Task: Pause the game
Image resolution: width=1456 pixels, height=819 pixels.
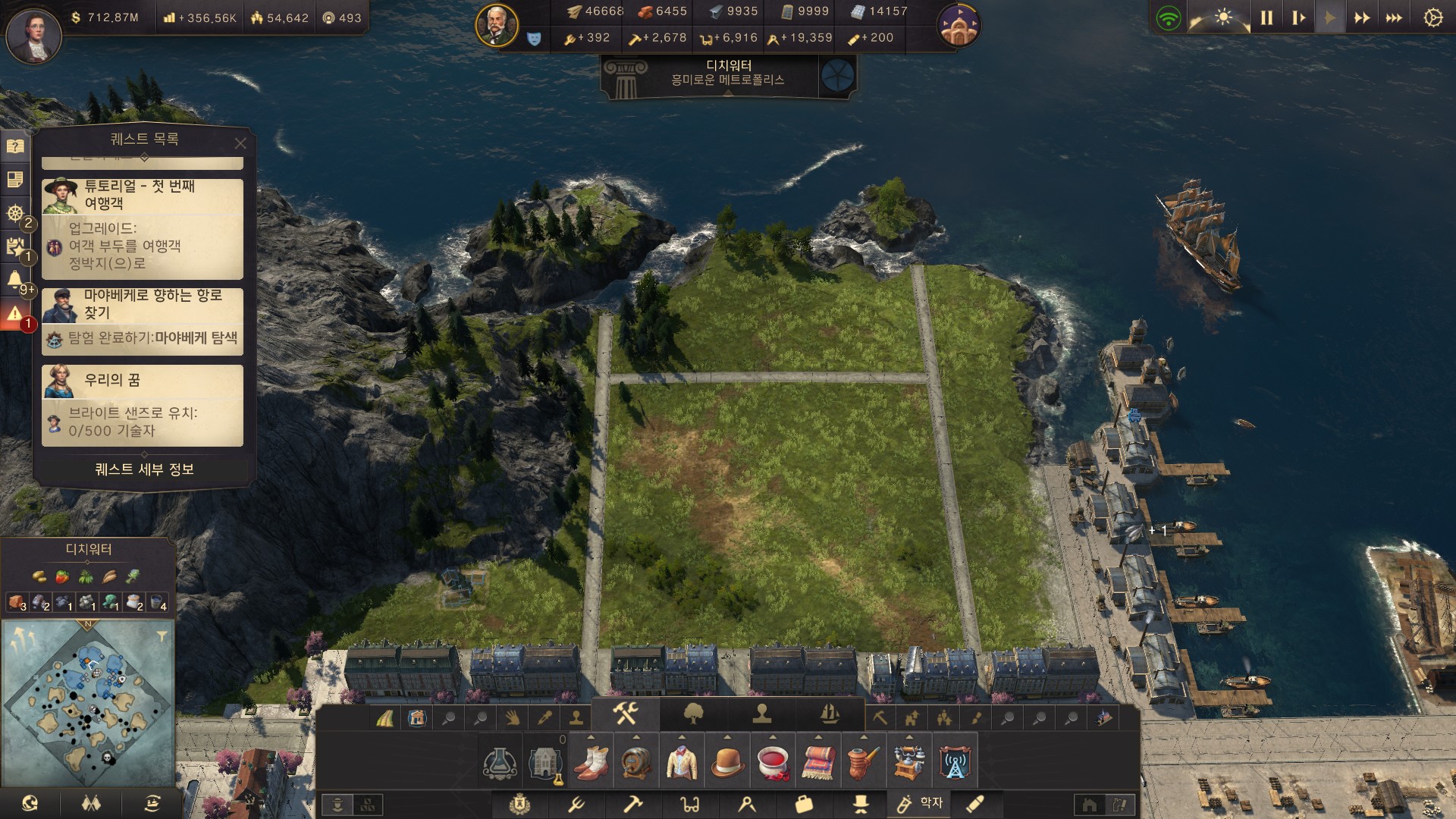Action: [x=1266, y=18]
